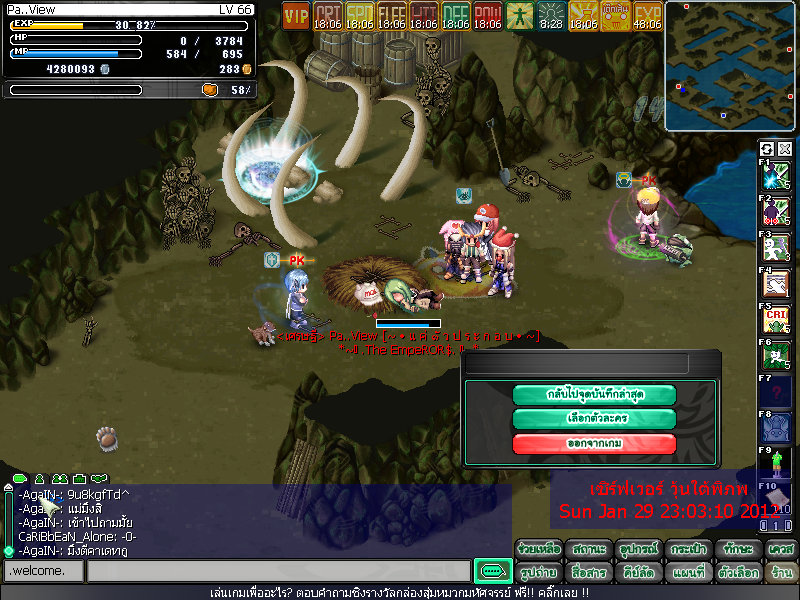Click the red ออกจากเกม exit game button
This screenshot has width=800, height=600.
coord(594,444)
